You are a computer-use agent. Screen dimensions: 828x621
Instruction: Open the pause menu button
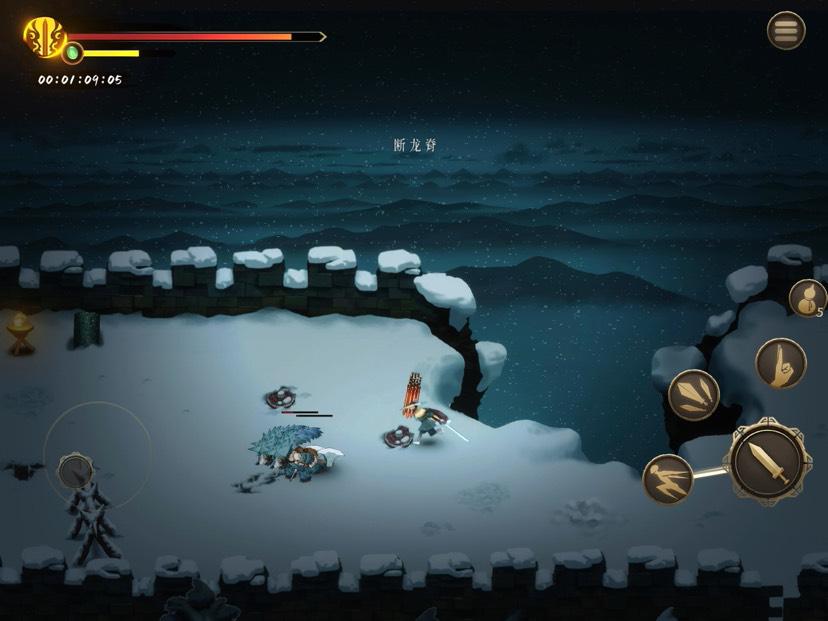point(786,31)
